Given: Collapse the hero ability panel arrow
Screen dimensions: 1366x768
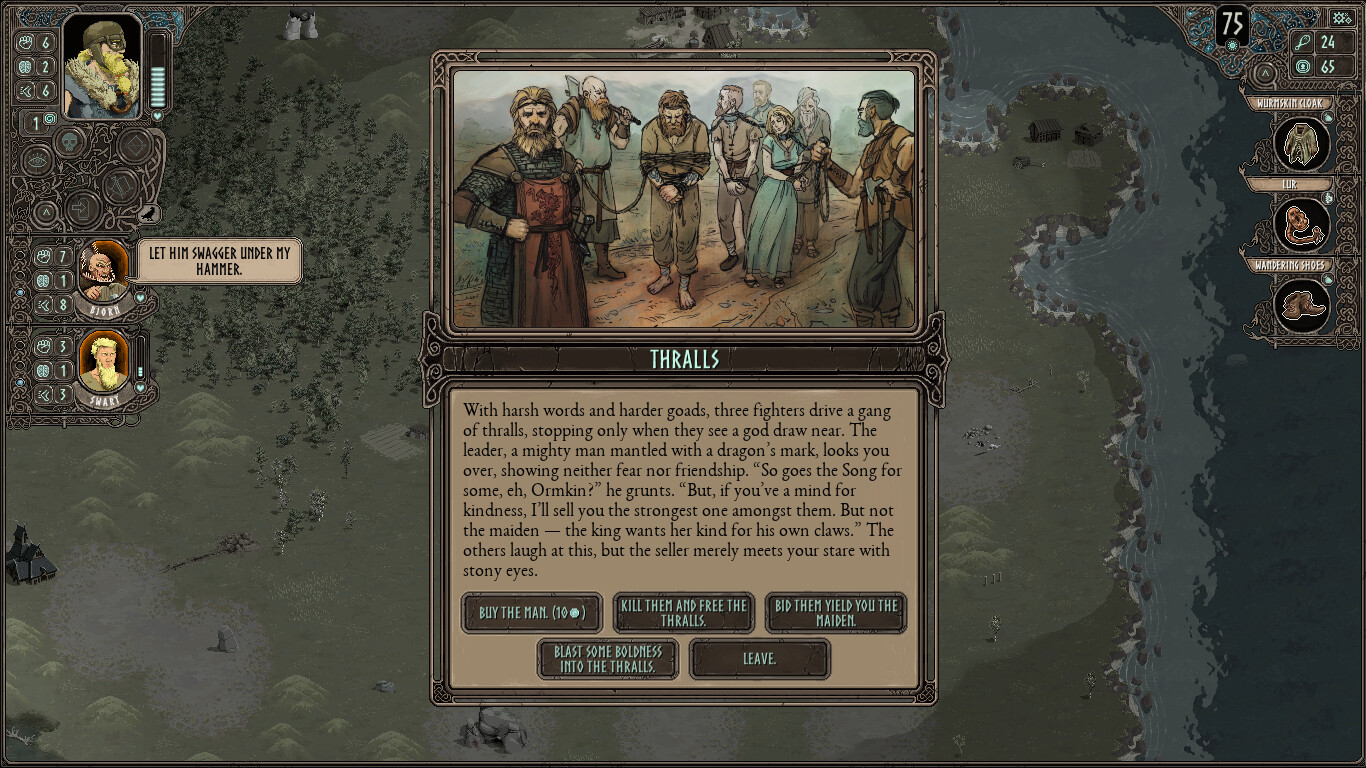Looking at the screenshot, I should (45, 212).
